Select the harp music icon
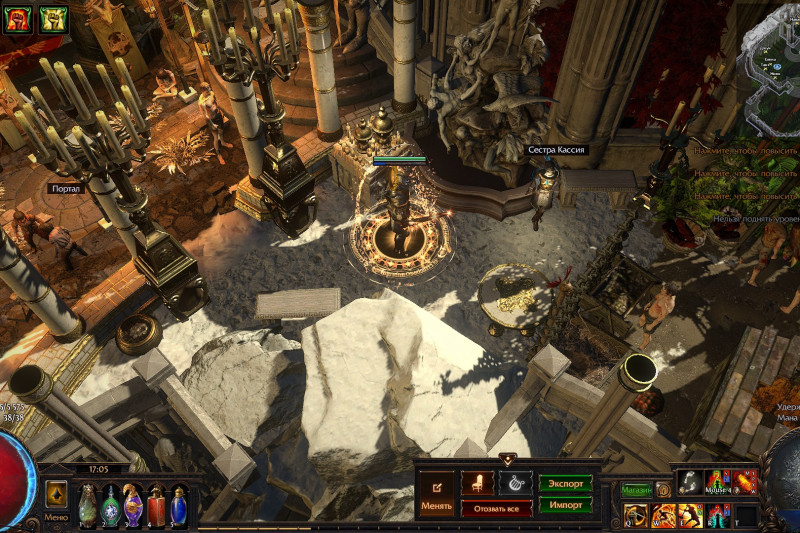This screenshot has width=800, height=533. (516, 483)
